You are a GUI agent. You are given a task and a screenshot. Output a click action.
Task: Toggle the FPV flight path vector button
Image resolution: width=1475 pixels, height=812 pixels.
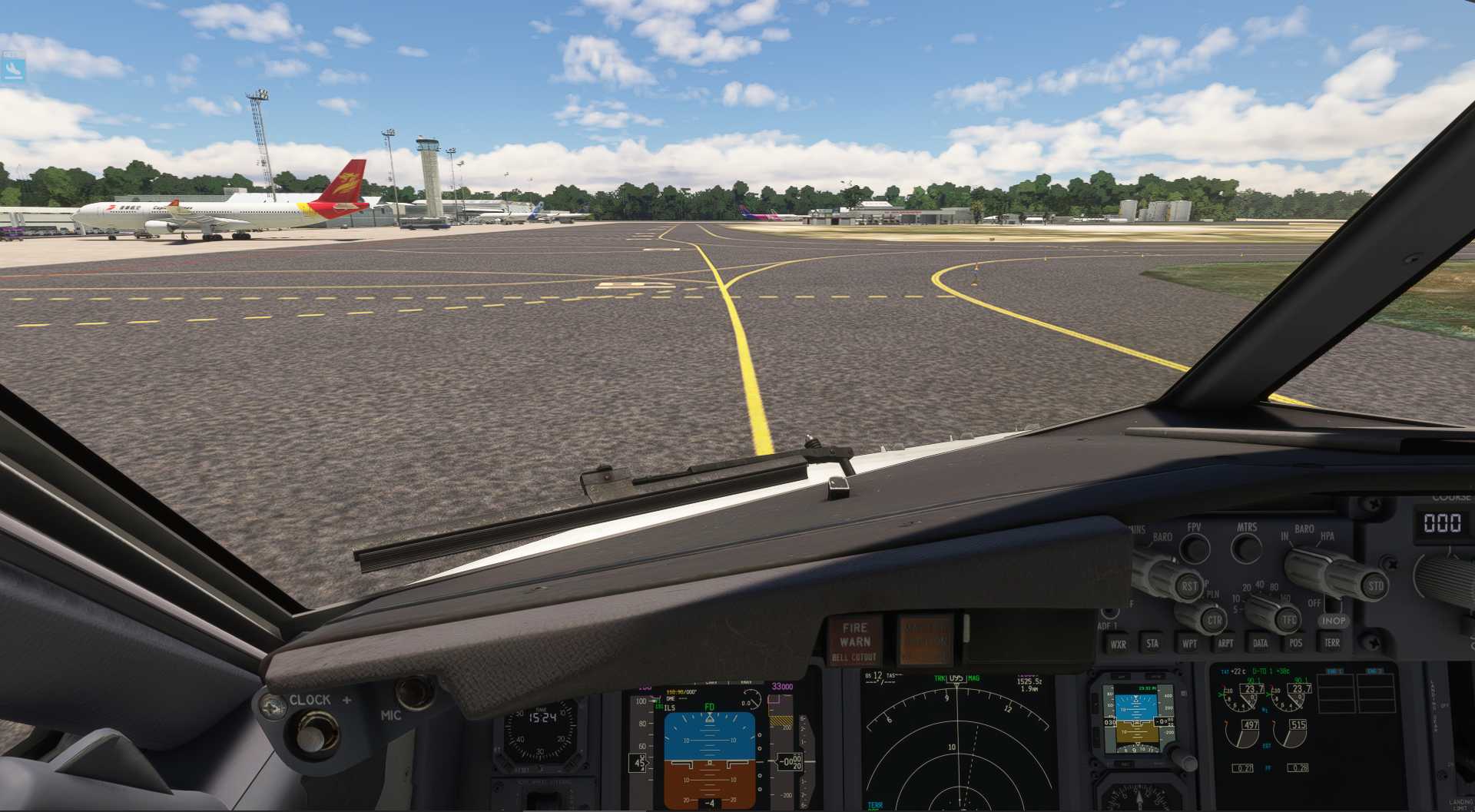pos(1194,549)
